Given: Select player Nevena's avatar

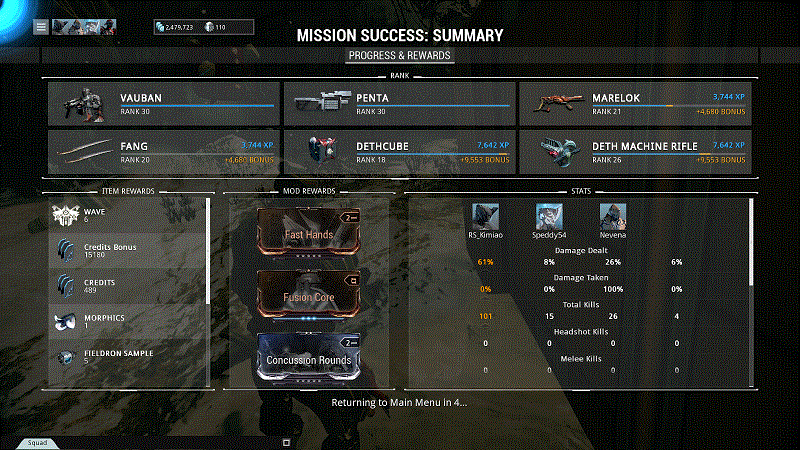Looking at the screenshot, I should point(613,216).
